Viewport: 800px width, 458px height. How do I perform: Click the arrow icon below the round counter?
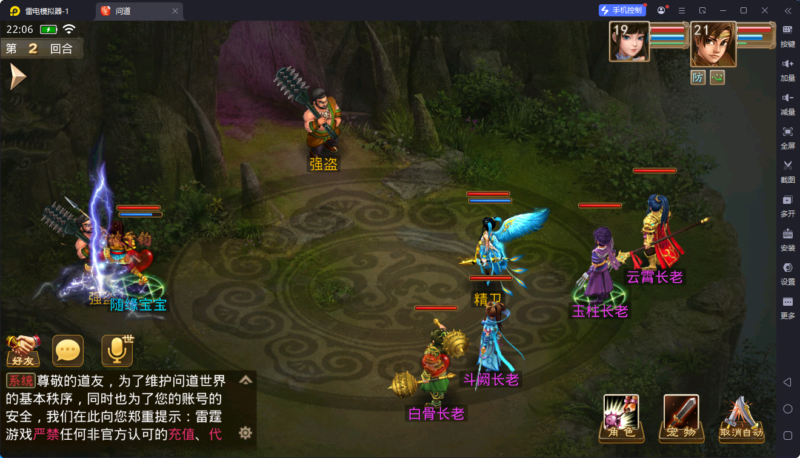click(17, 76)
